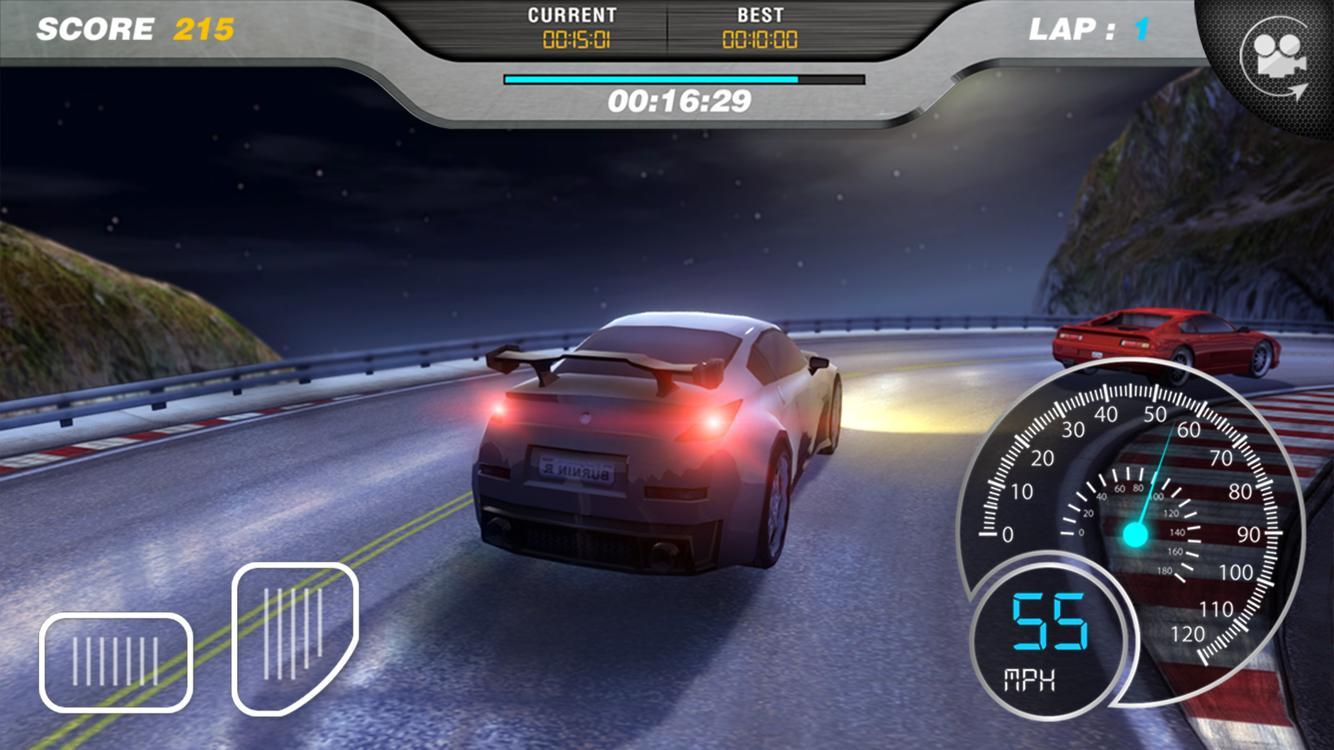Image resolution: width=1334 pixels, height=750 pixels.
Task: Select the CURRENT timer tab
Action: coord(573,13)
